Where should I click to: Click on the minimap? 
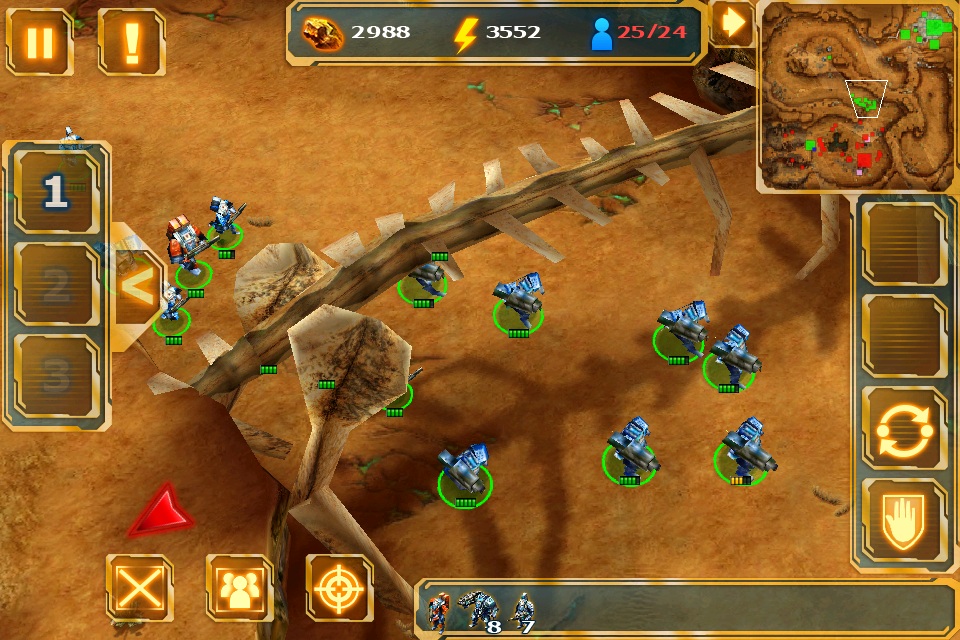855,97
